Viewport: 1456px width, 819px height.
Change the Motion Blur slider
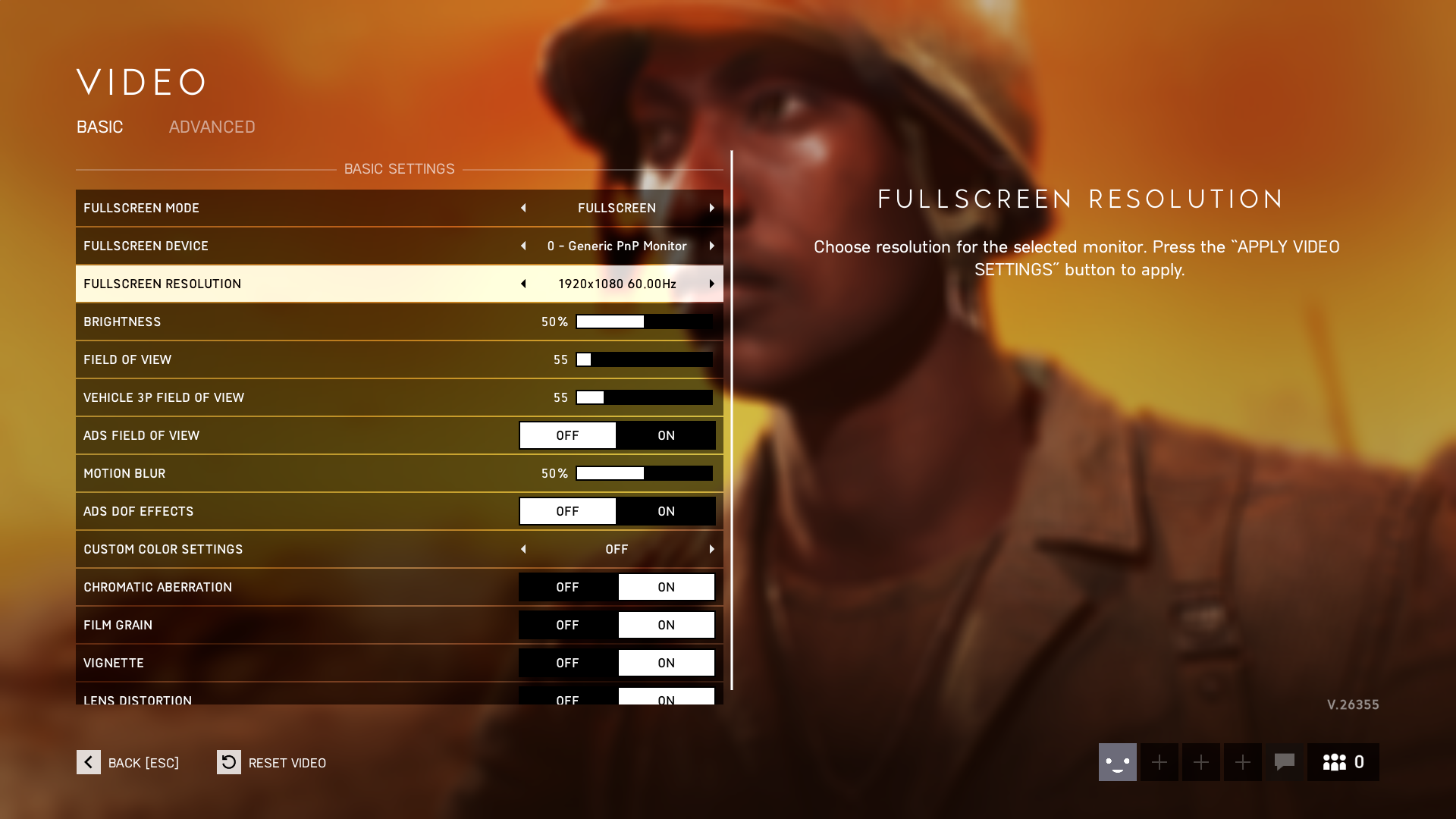tap(644, 473)
